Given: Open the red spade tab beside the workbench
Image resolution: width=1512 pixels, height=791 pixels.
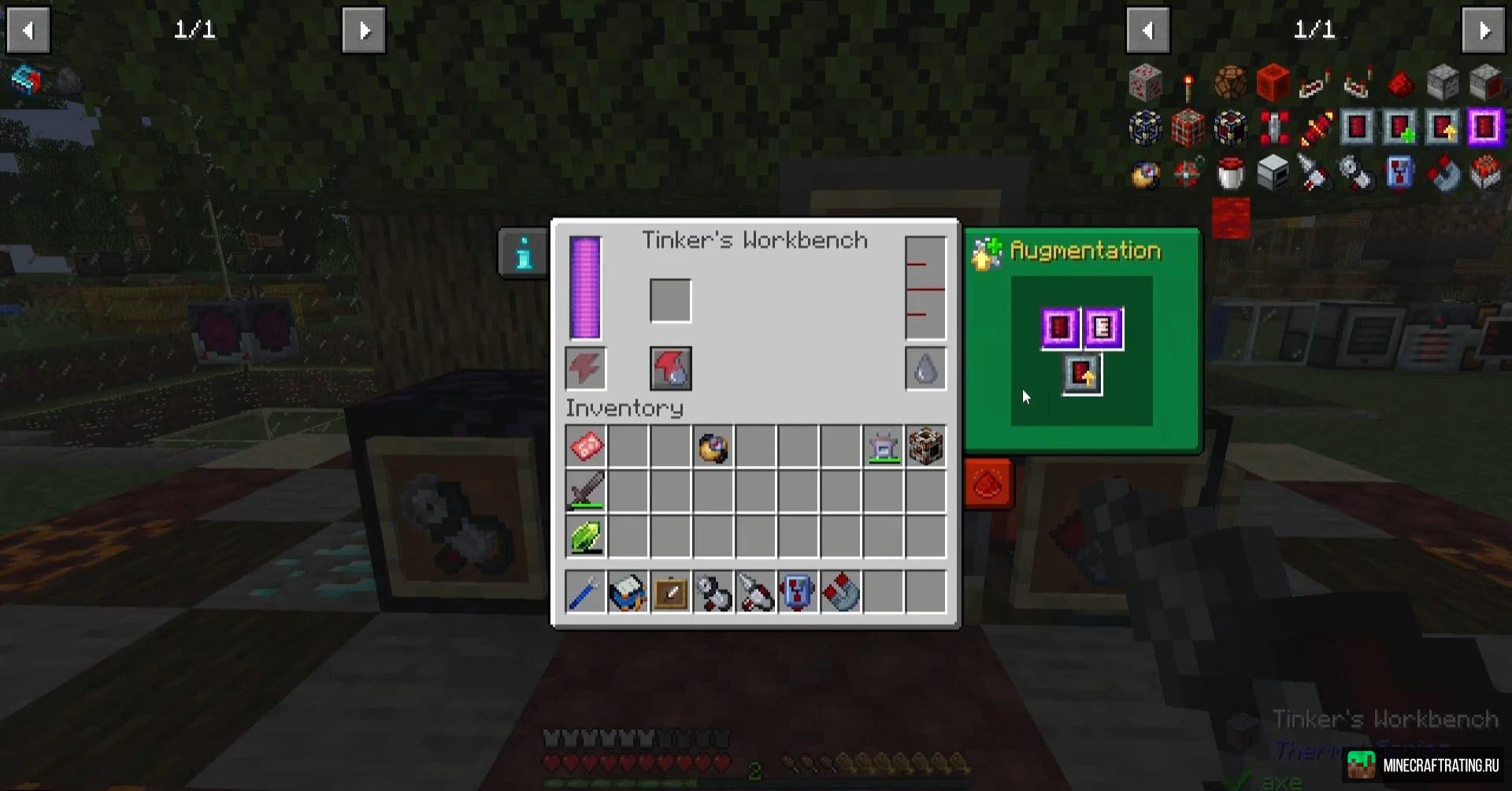Looking at the screenshot, I should [x=988, y=484].
